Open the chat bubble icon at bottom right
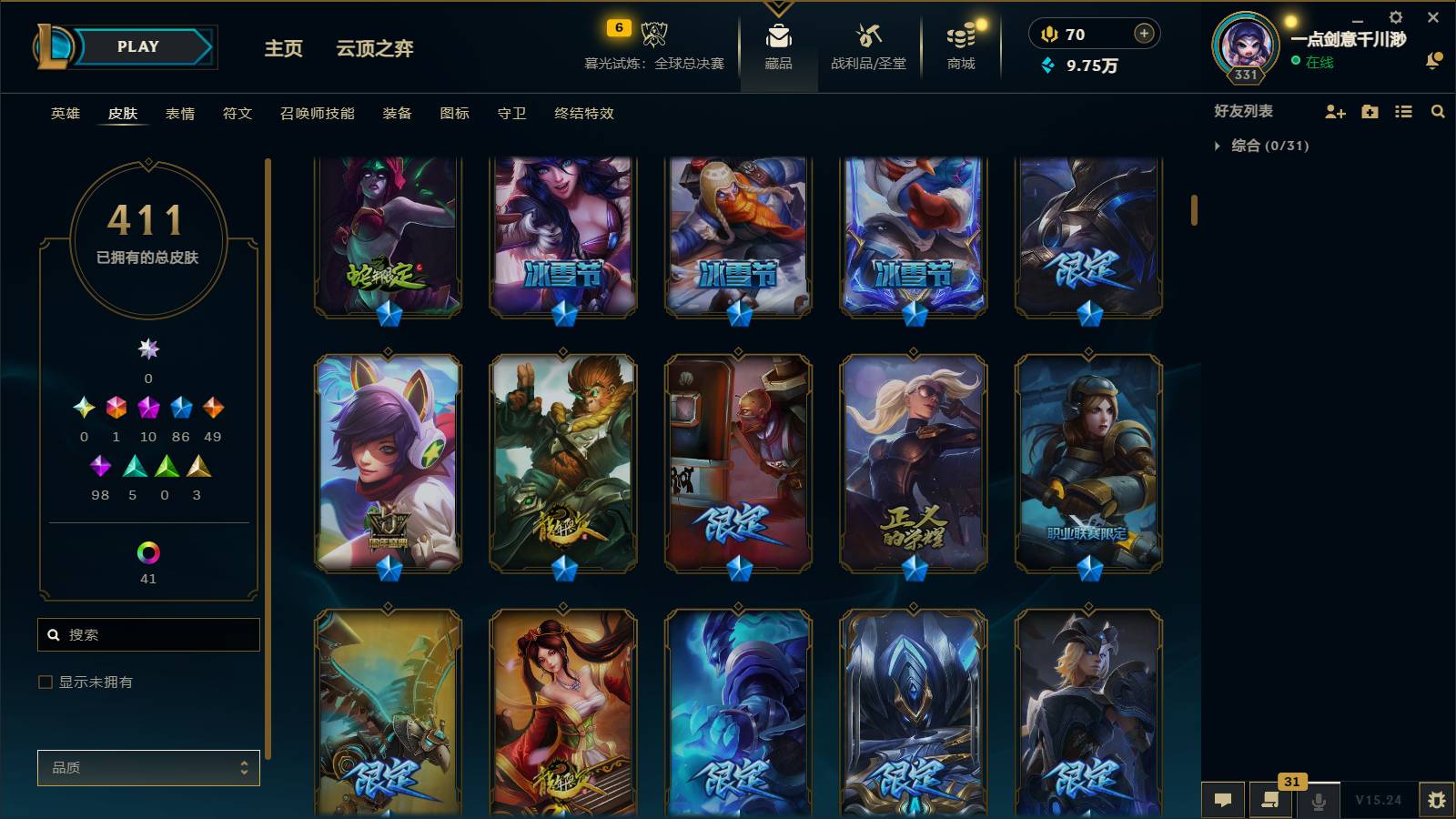 [x=1224, y=800]
